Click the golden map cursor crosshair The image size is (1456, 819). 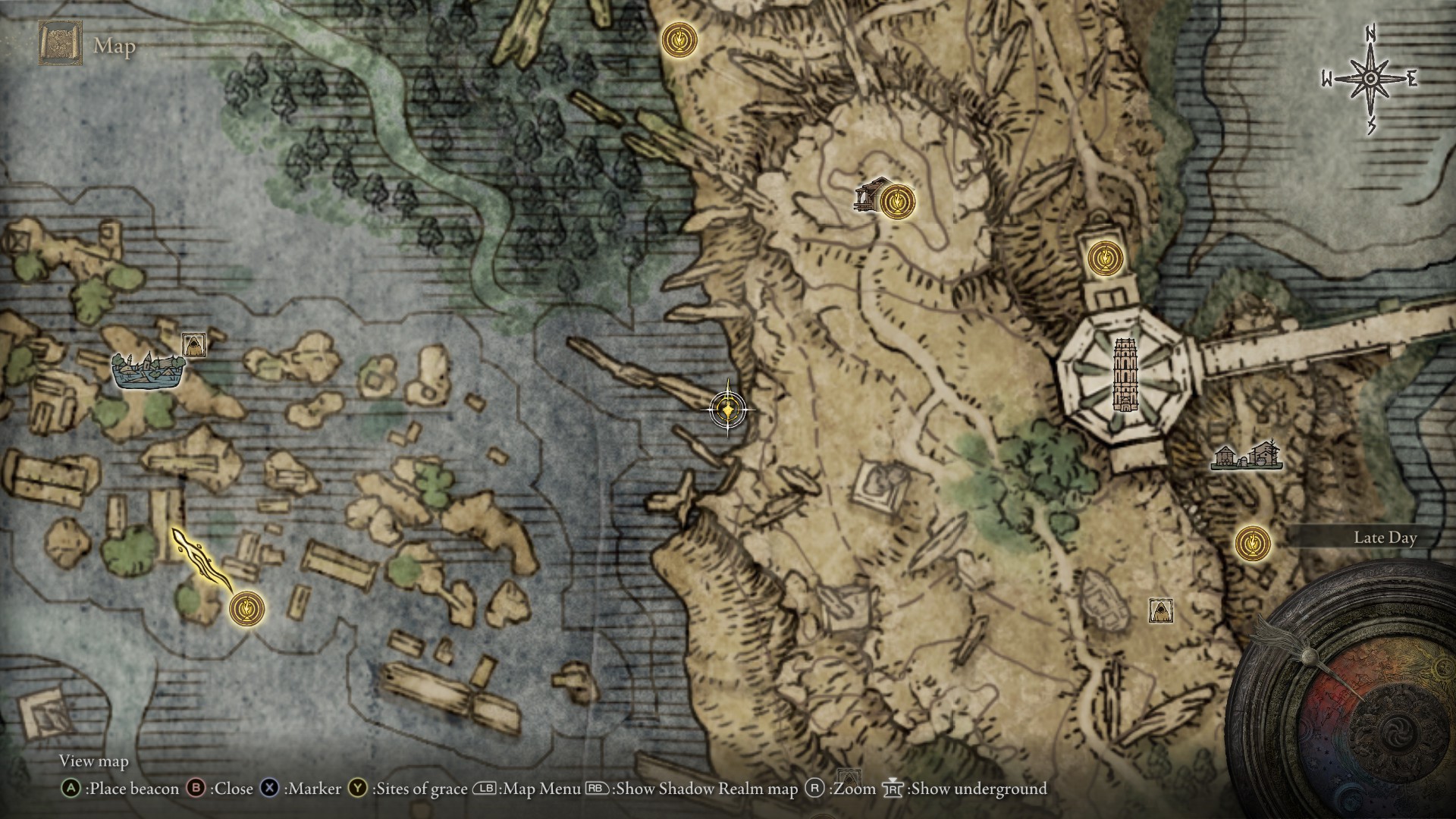[728, 410]
